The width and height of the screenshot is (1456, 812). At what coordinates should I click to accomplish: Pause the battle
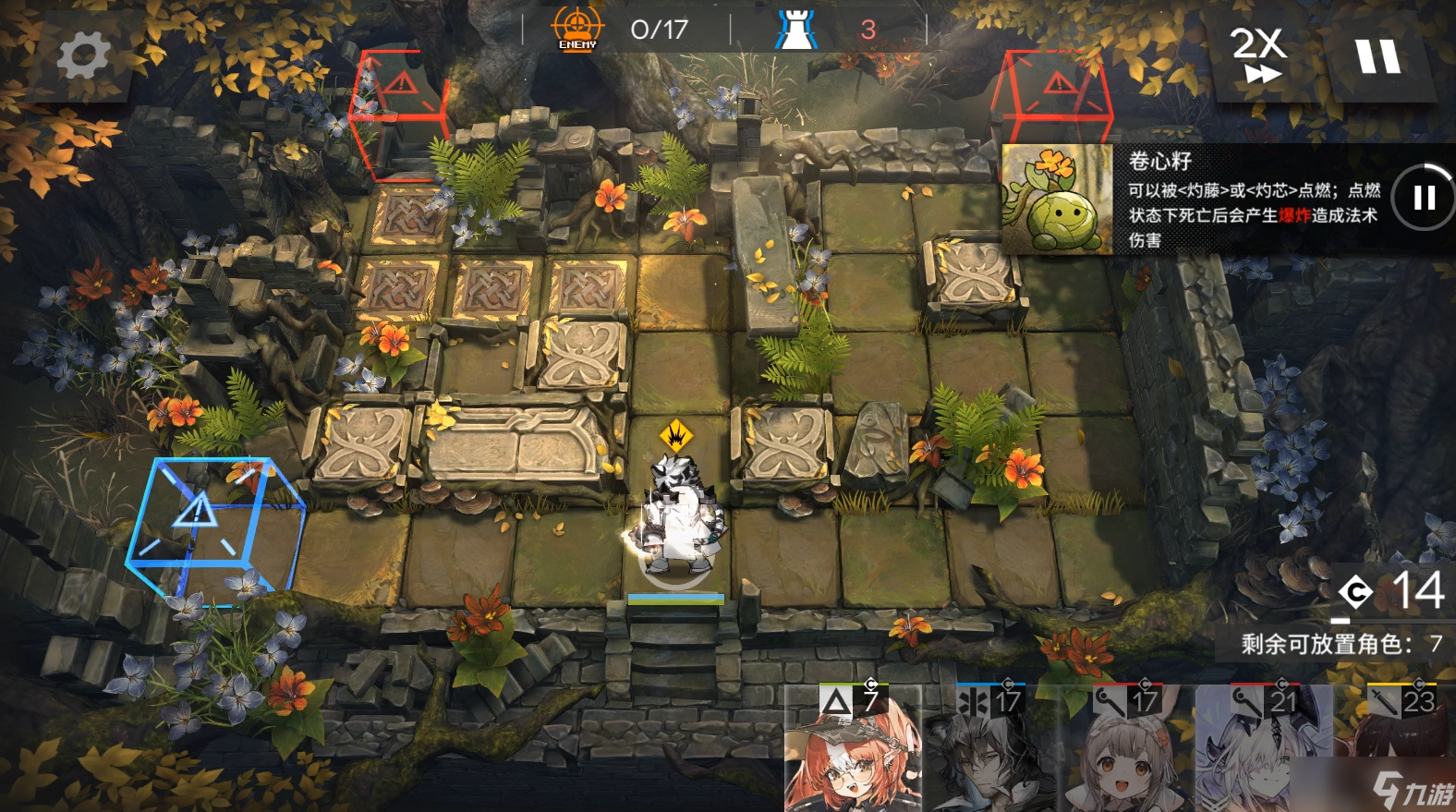tap(1377, 56)
